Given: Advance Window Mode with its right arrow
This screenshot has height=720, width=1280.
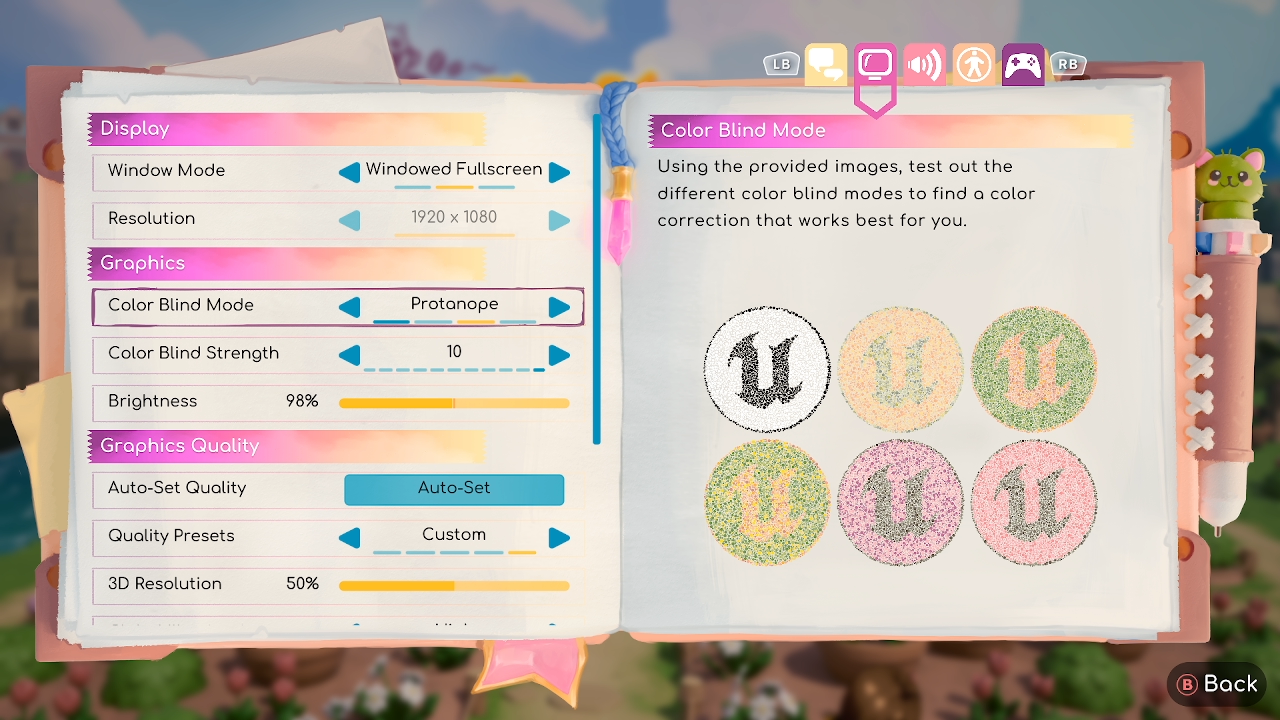Looking at the screenshot, I should point(559,171).
